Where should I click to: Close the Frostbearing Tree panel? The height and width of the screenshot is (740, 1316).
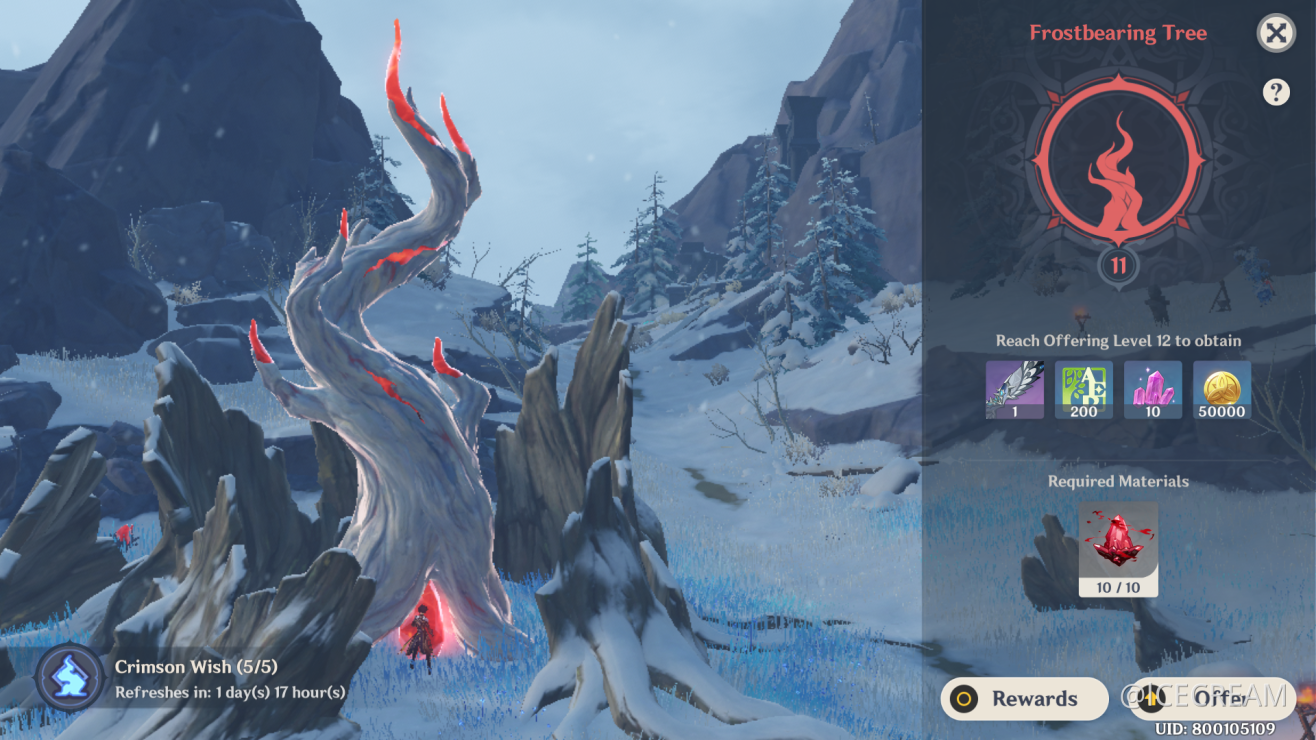coord(1277,33)
